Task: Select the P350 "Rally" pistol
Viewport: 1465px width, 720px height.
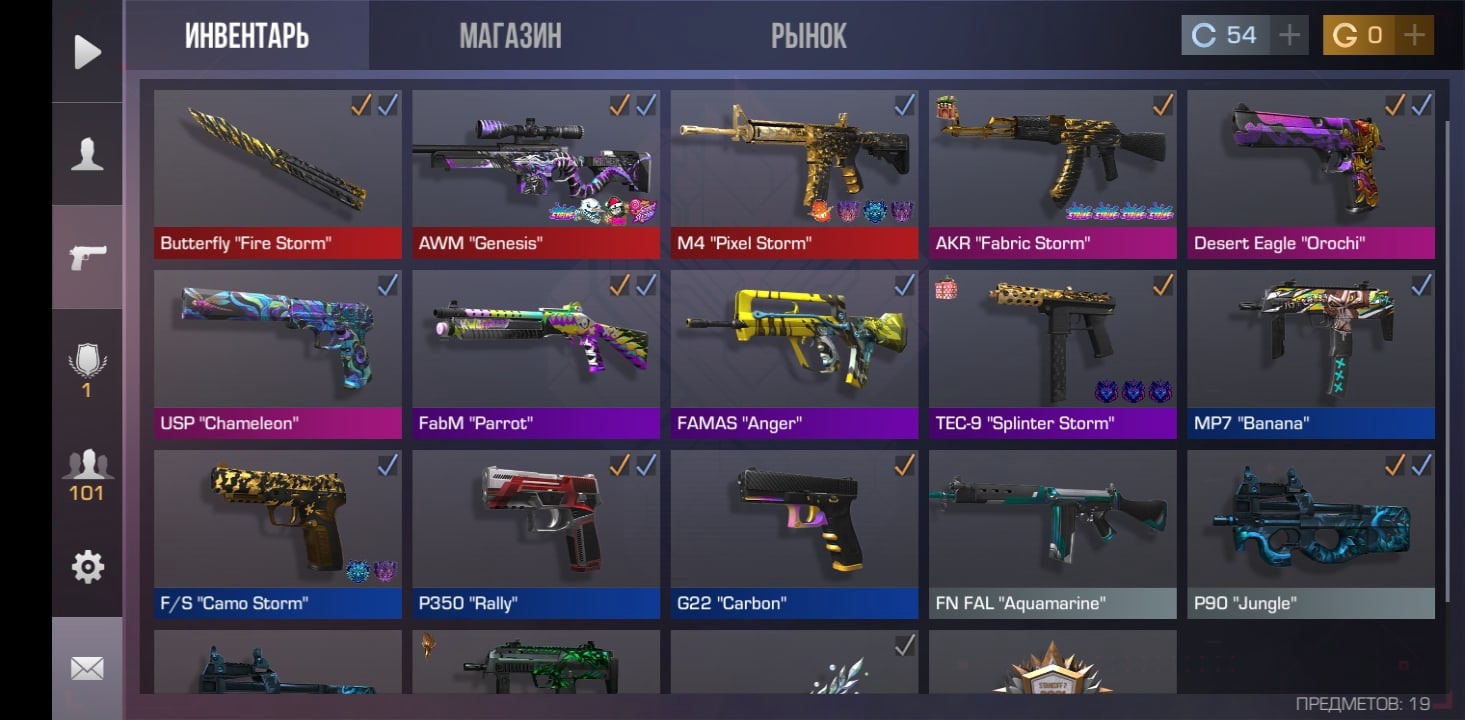Action: [x=536, y=534]
